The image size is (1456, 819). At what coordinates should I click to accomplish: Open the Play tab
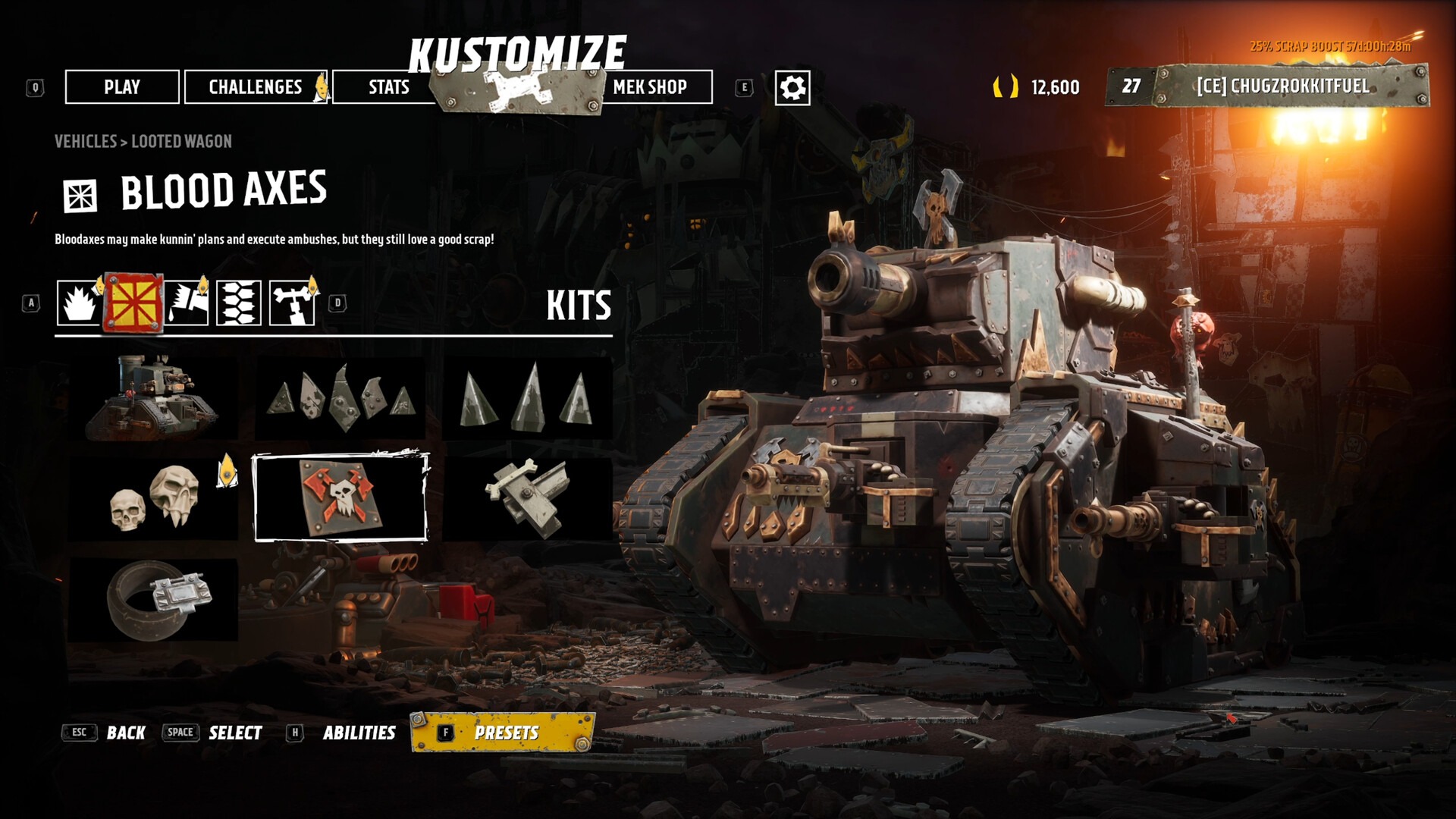click(x=122, y=87)
